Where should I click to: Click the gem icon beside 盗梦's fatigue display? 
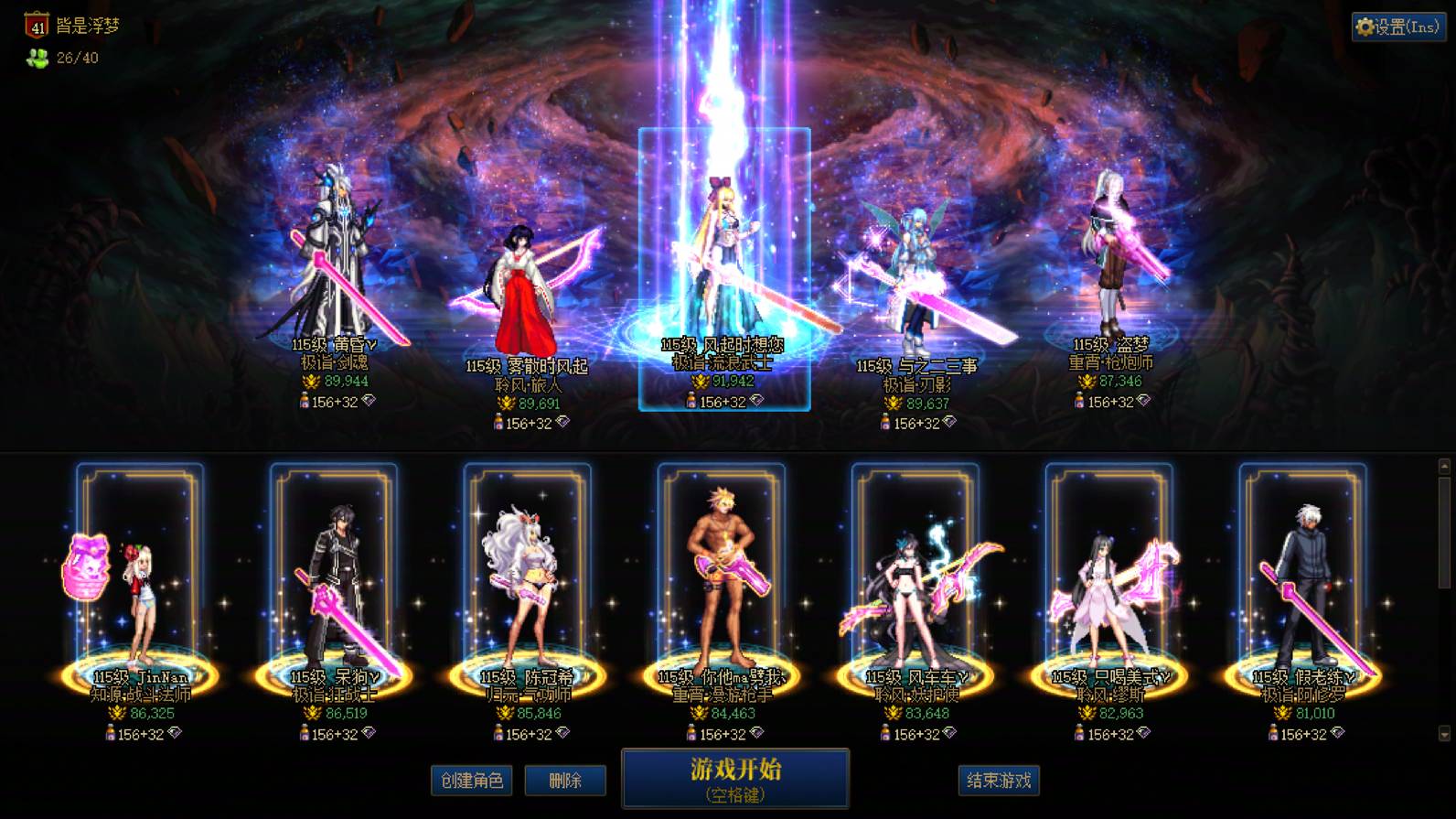click(1144, 401)
